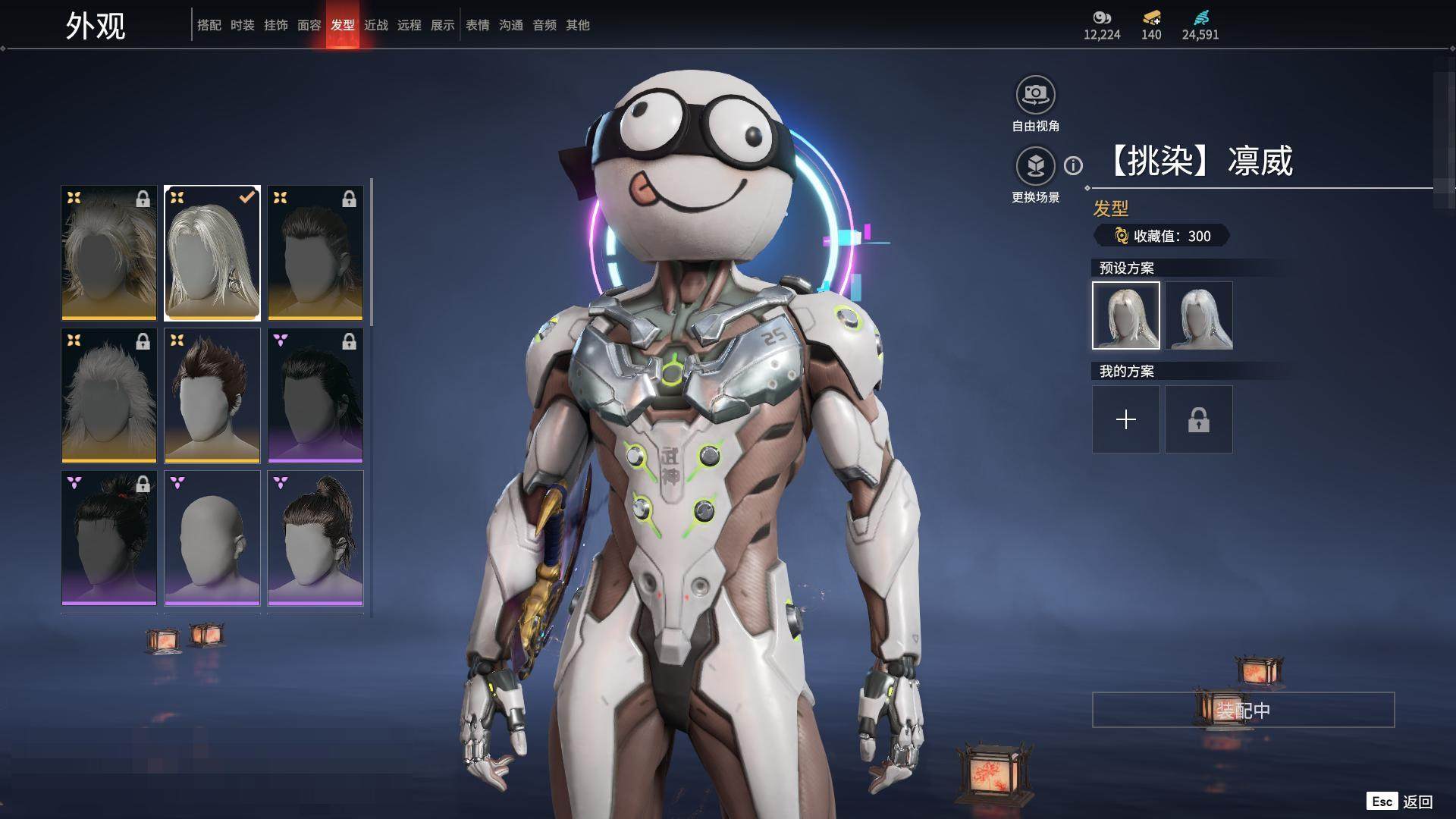Add a new custom scheme with plus
The height and width of the screenshot is (819, 1456).
(1126, 419)
